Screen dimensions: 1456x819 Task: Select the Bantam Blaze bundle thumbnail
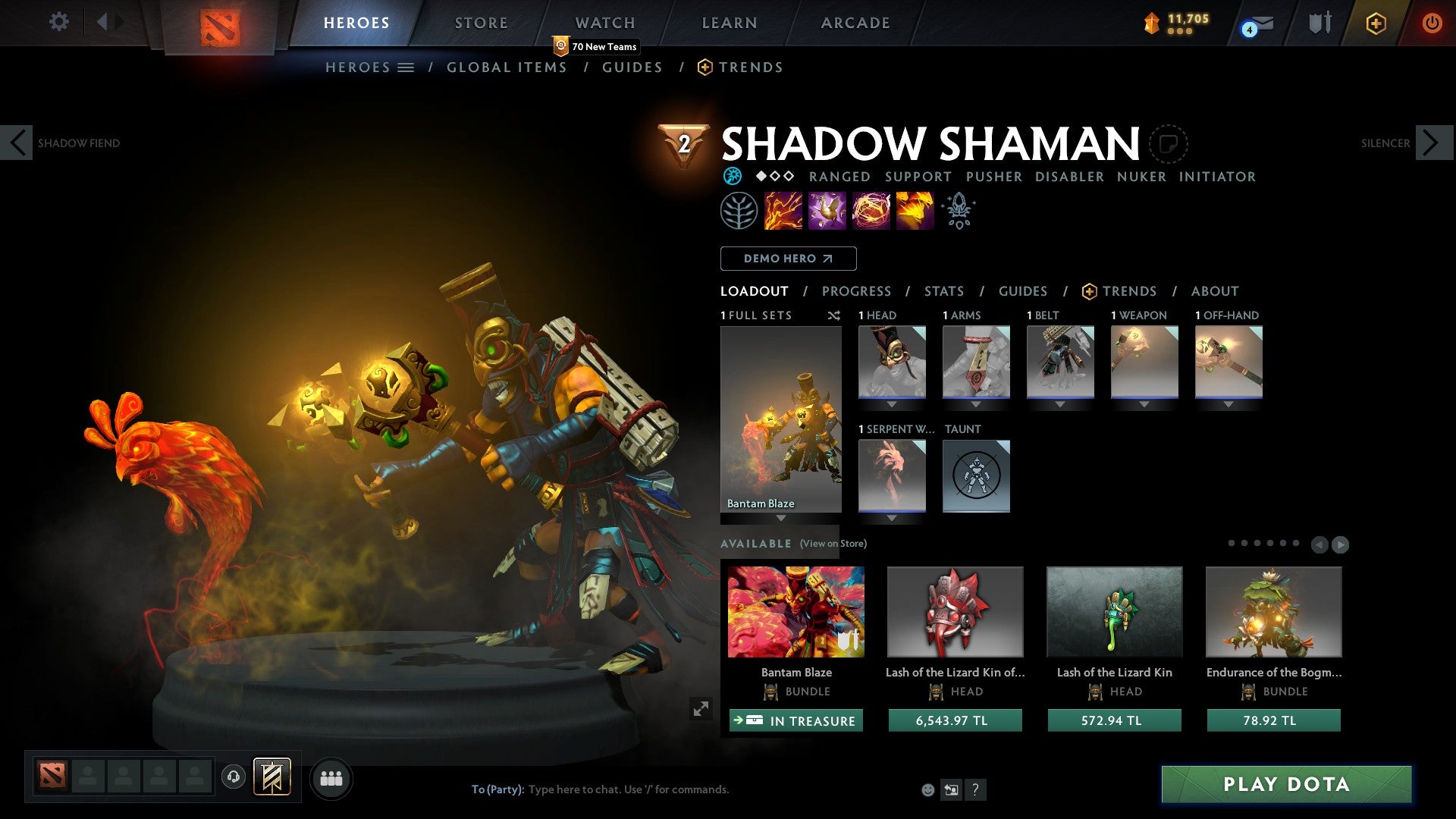795,611
